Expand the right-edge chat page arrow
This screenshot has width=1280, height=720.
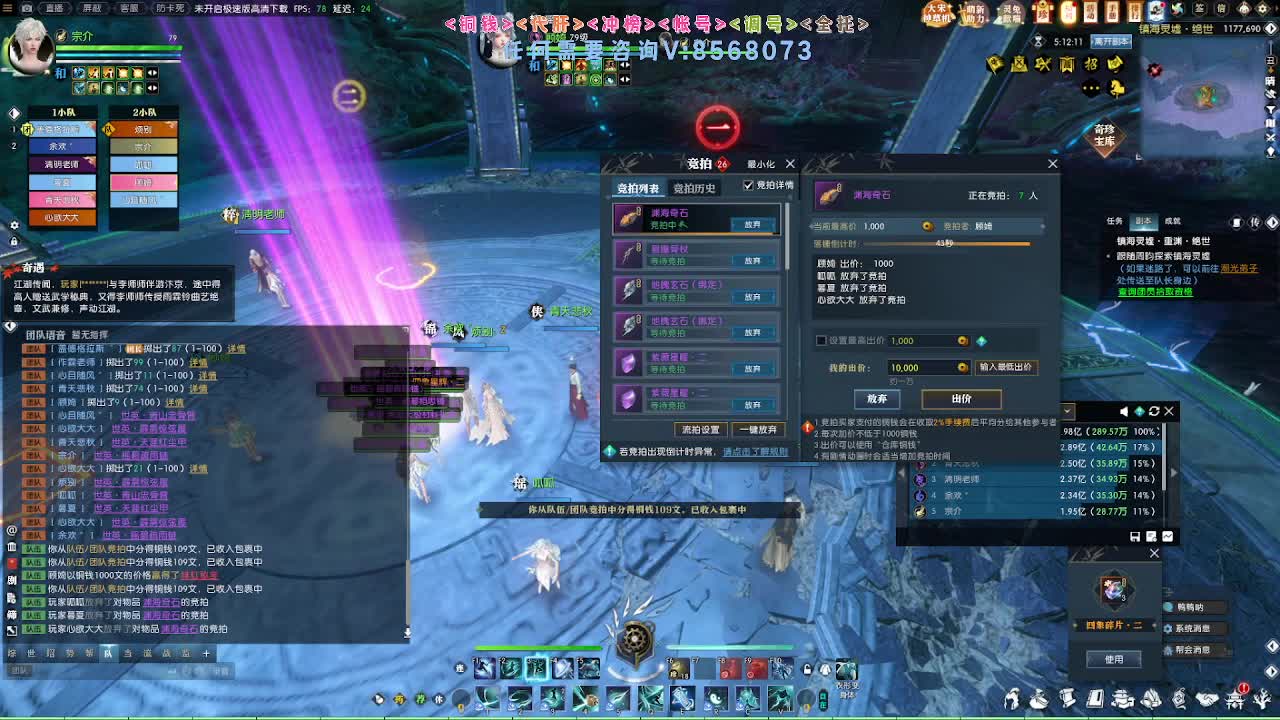pyautogui.click(x=1271, y=647)
